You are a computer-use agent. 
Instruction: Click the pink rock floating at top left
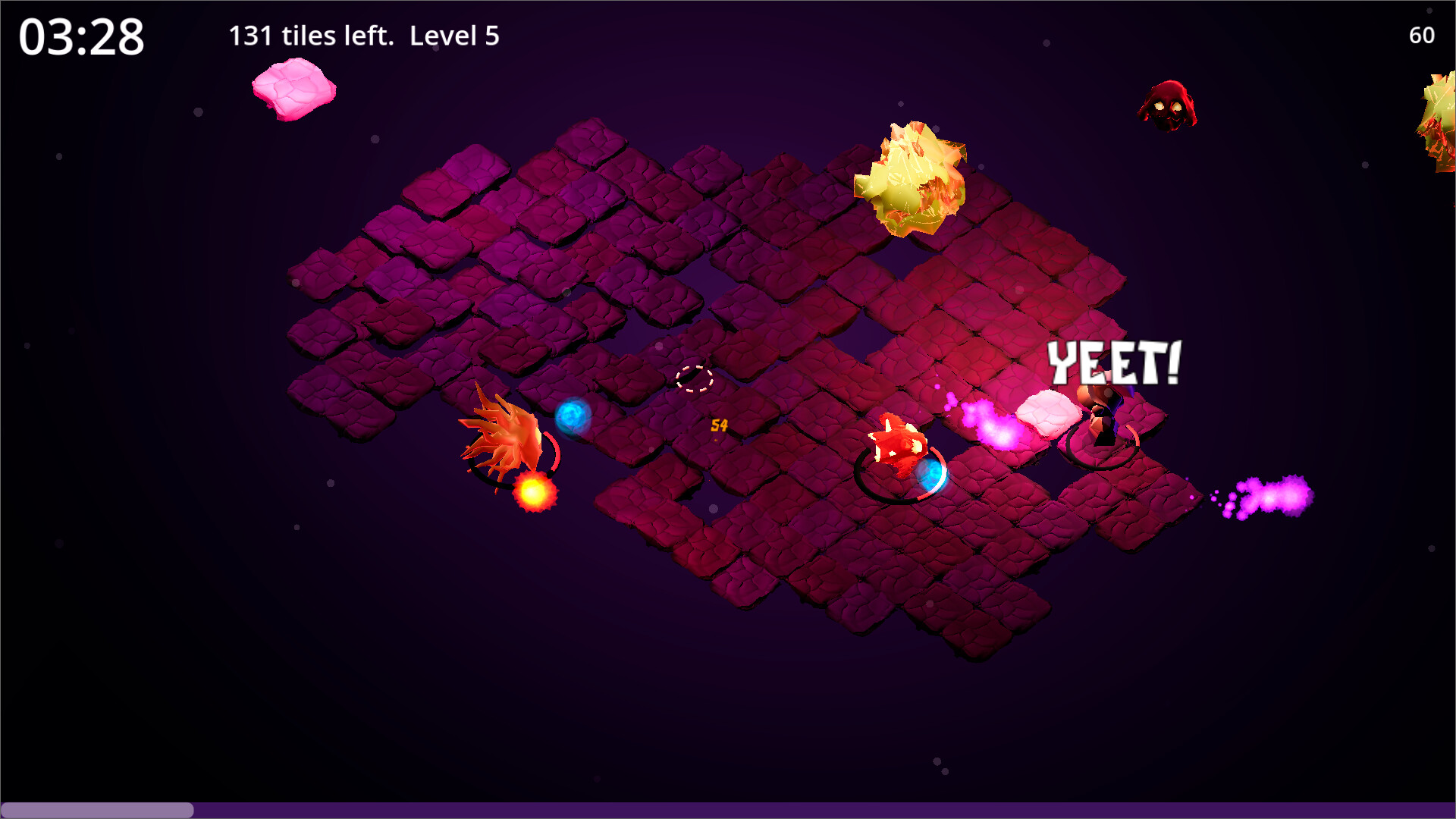pyautogui.click(x=294, y=89)
